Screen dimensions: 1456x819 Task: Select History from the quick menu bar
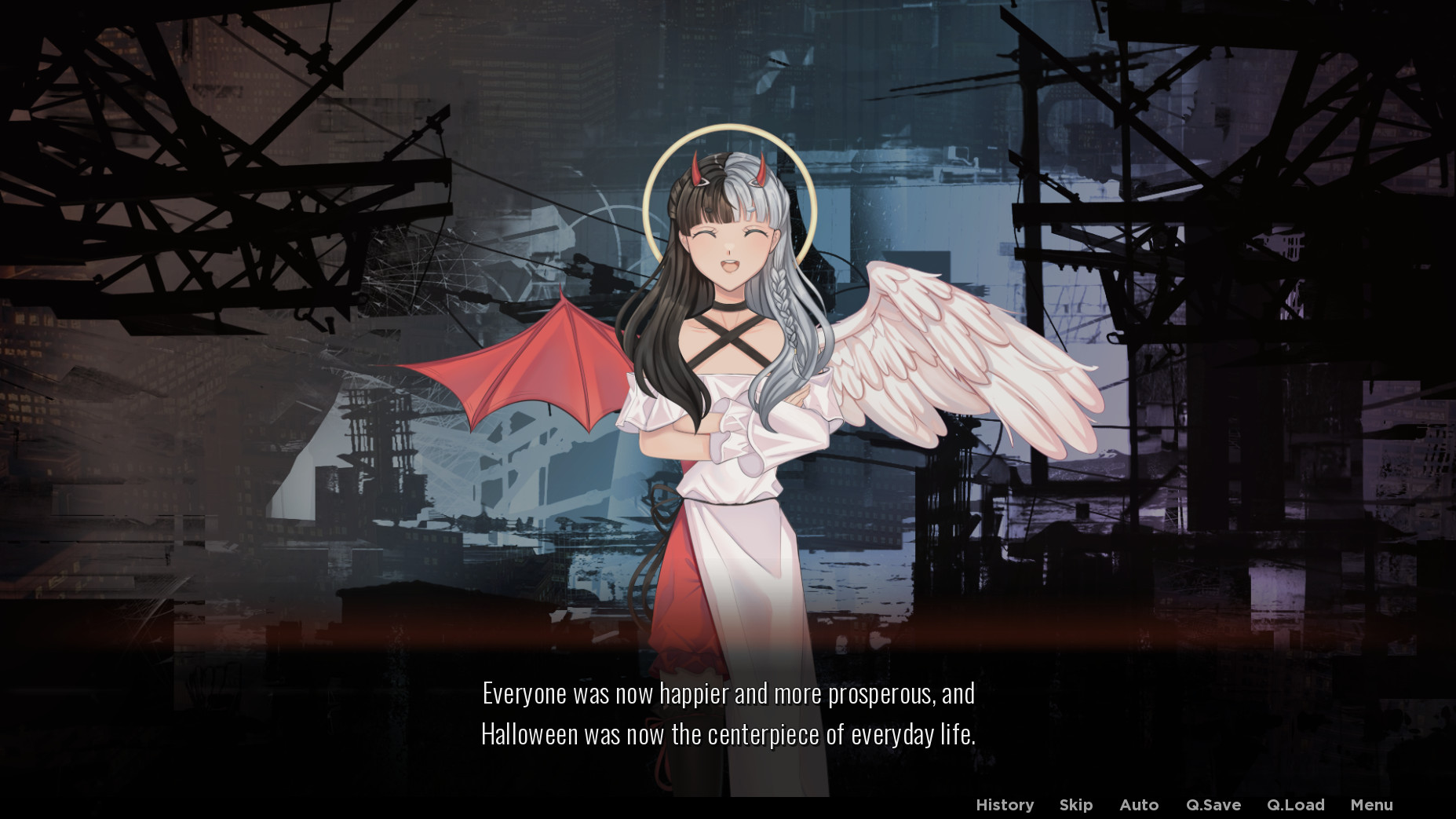click(1005, 805)
